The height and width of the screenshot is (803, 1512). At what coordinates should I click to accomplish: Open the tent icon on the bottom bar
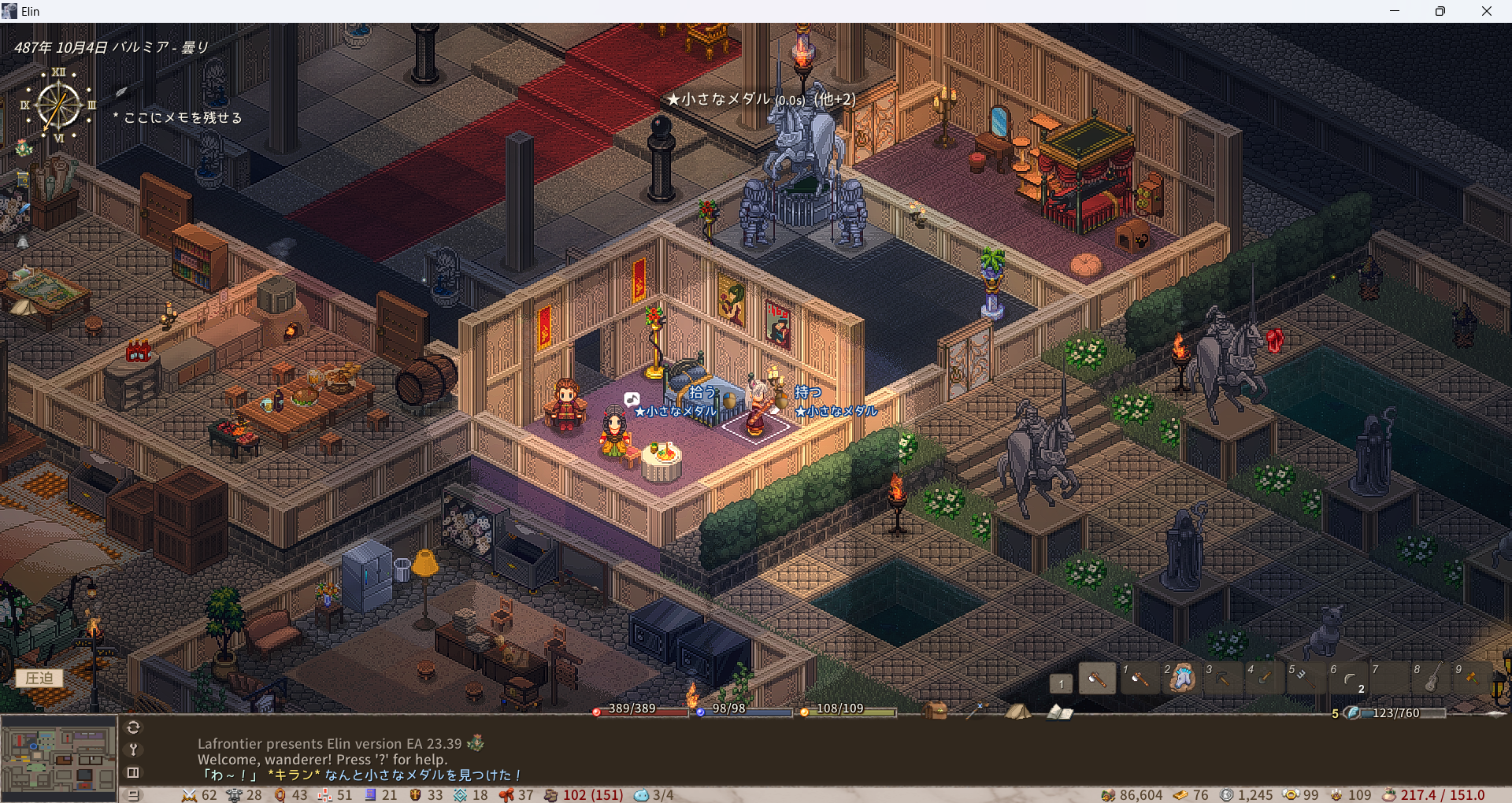point(1017,712)
